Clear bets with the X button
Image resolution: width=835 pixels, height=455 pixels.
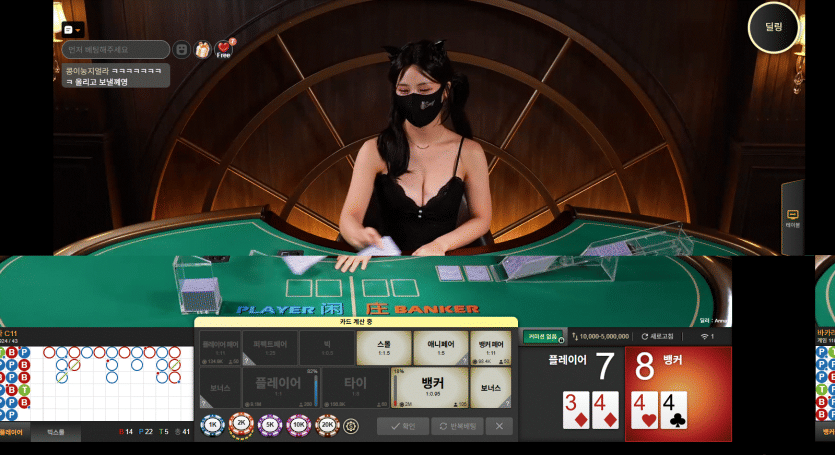tap(500, 426)
